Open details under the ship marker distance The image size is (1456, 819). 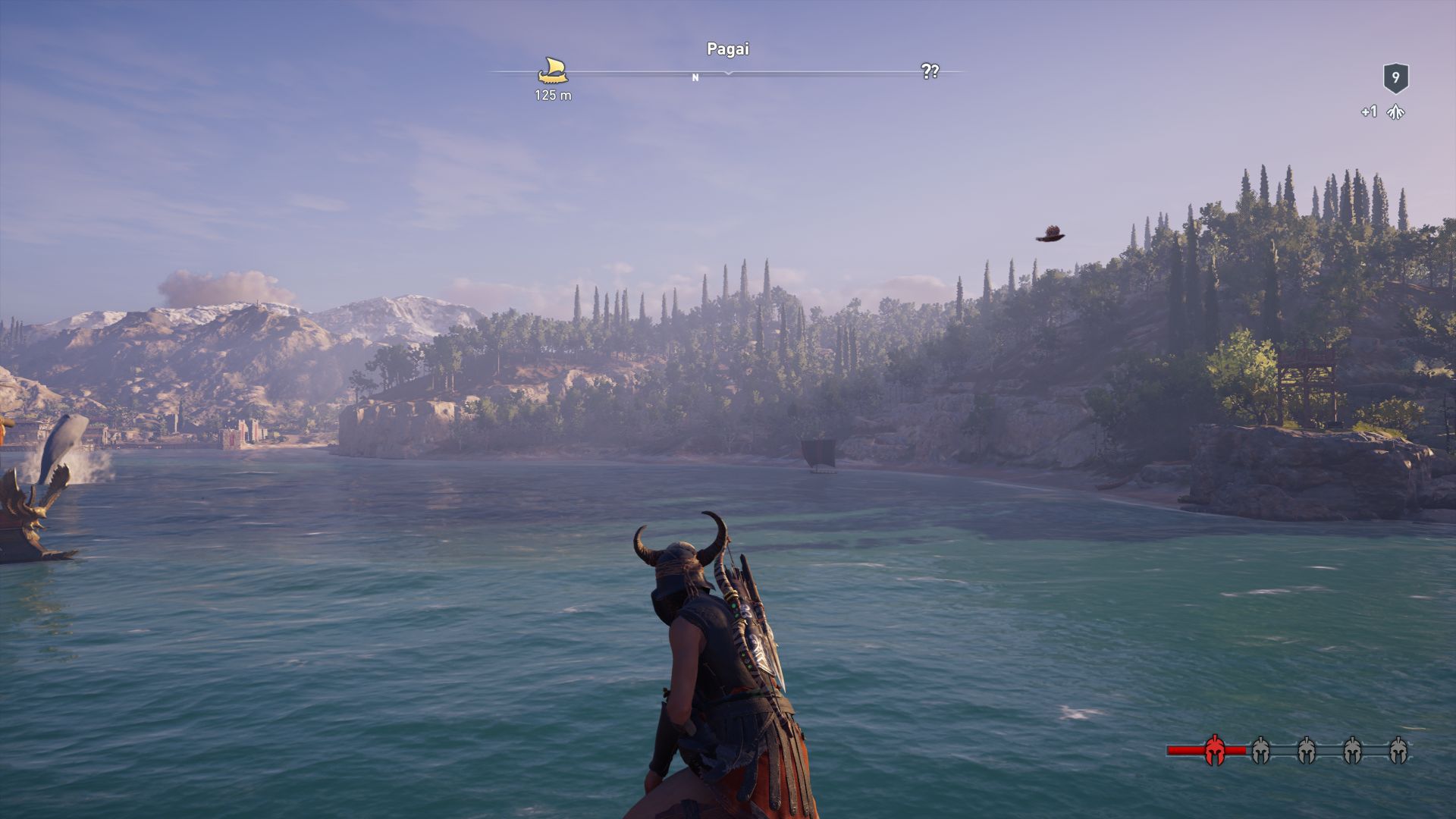coord(554,95)
